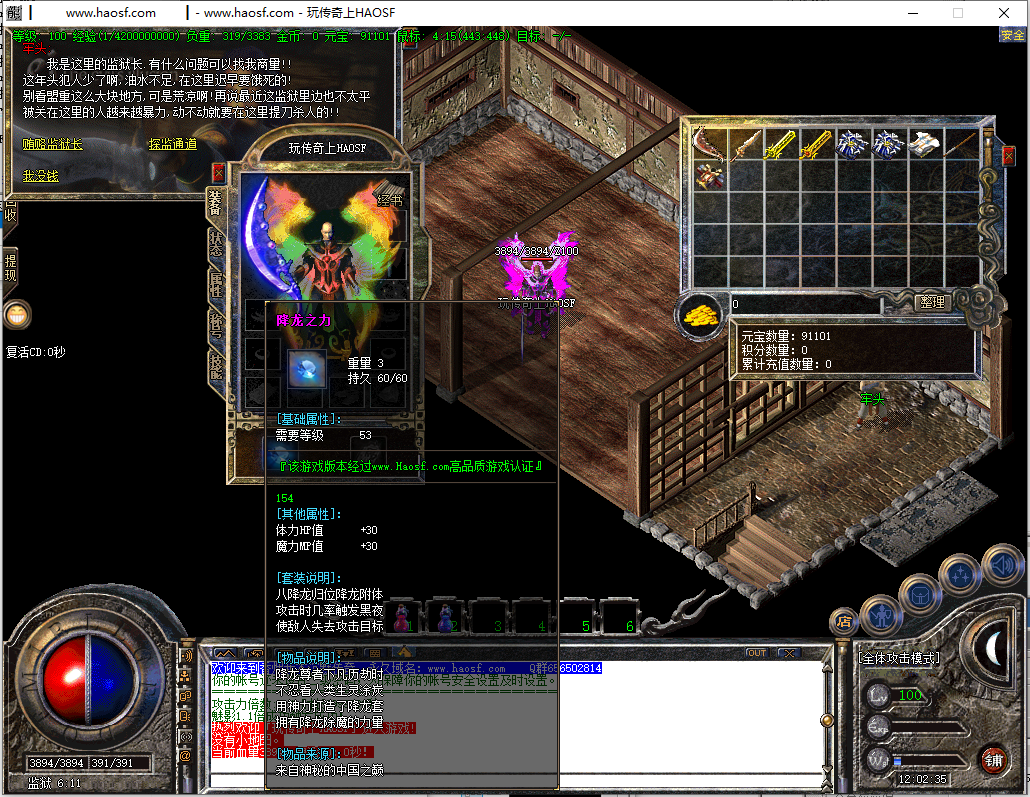The width and height of the screenshot is (1030, 797).
Task: Choose the 贿赂监狱长 dialogue option
Action: pyautogui.click(x=53, y=145)
